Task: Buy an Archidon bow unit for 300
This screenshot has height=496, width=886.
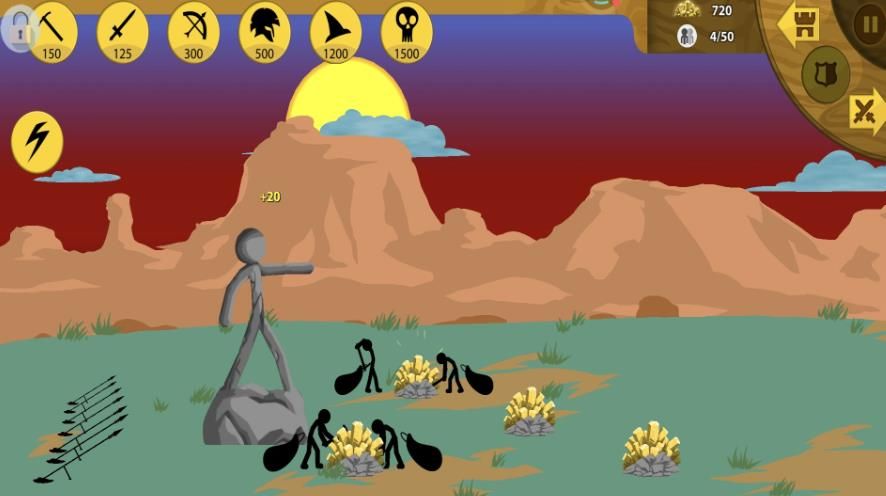Action: [x=193, y=30]
